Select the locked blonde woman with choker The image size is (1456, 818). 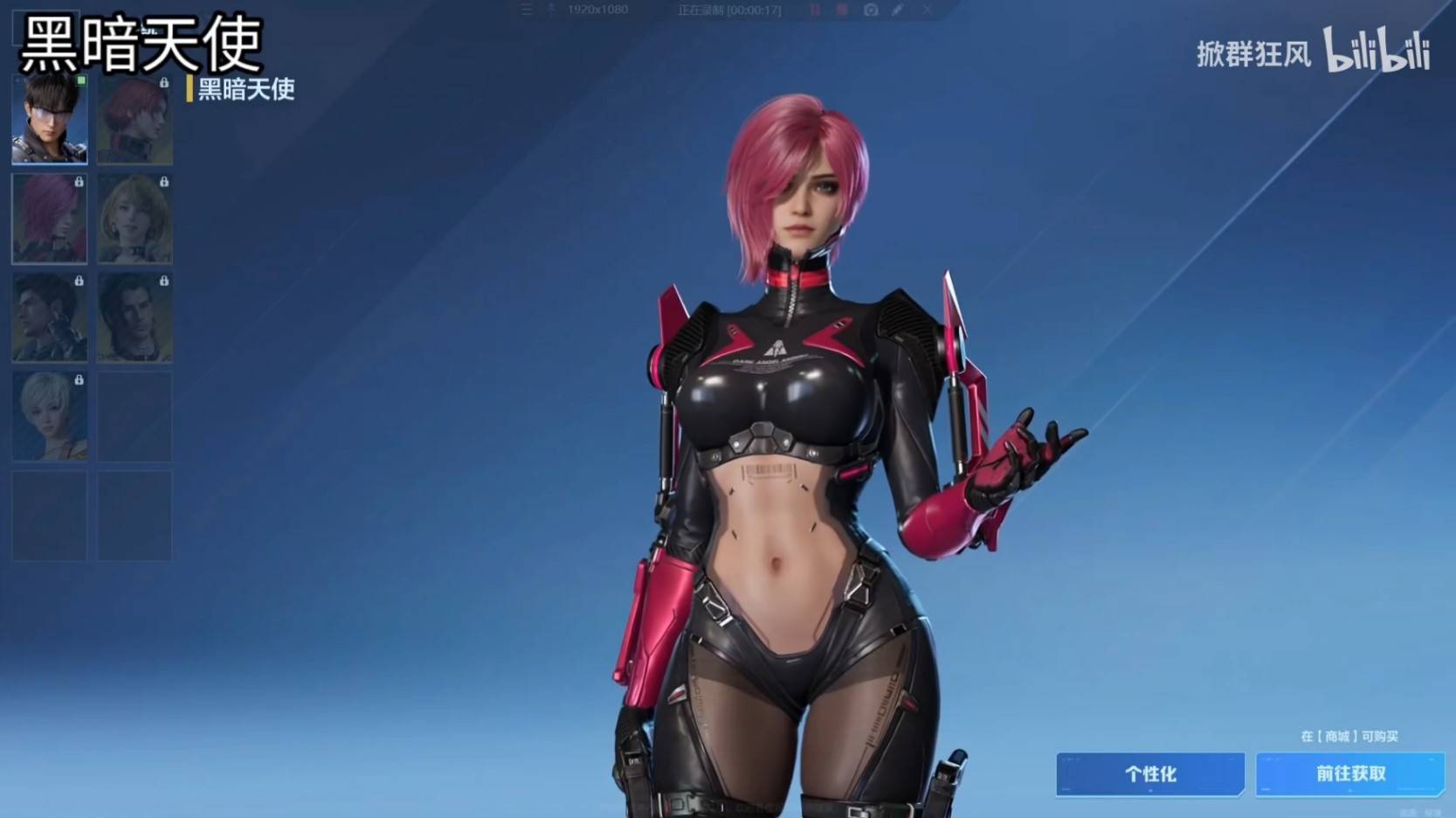click(135, 218)
